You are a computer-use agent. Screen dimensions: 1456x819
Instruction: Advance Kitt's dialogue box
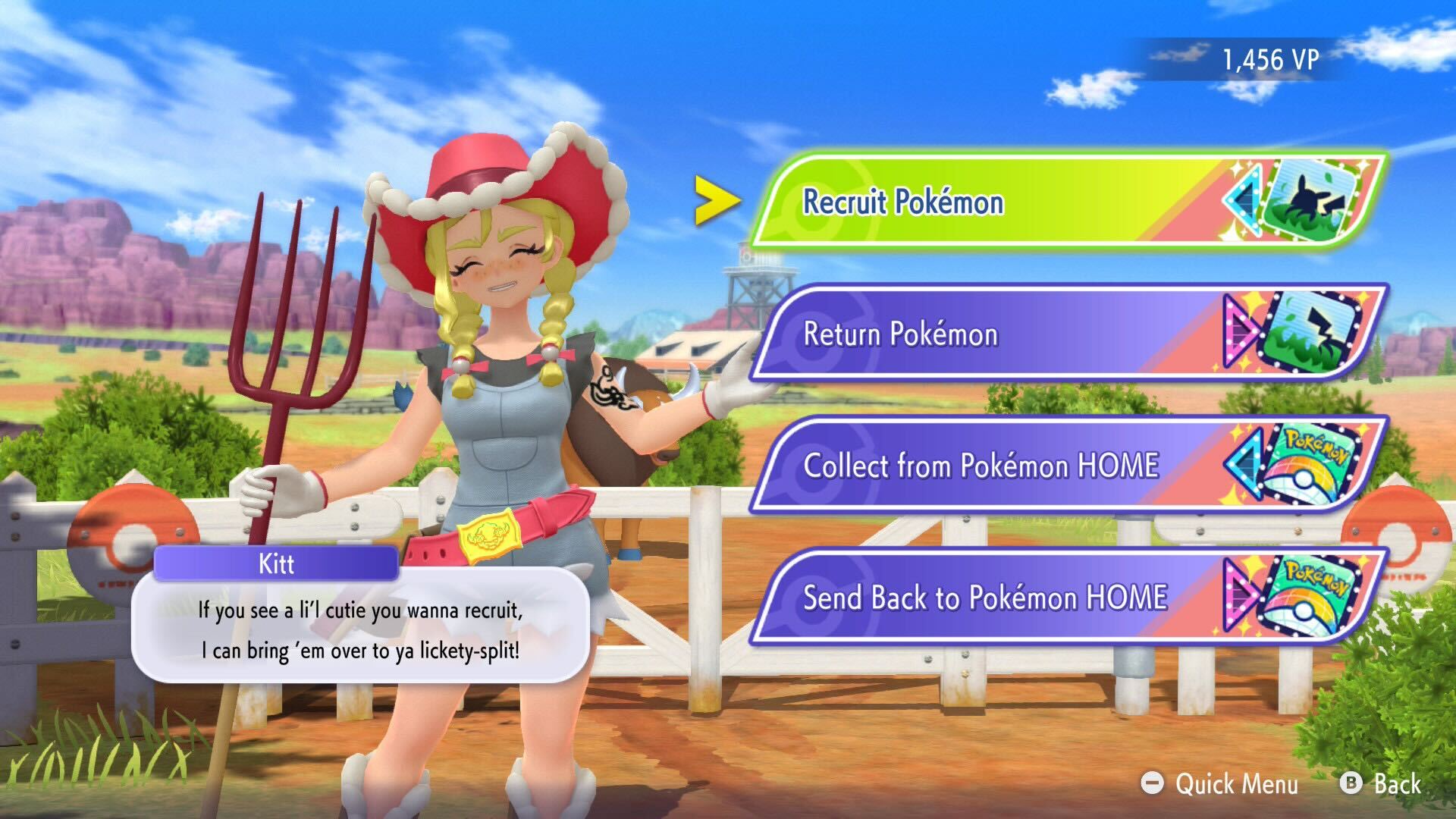[360, 629]
